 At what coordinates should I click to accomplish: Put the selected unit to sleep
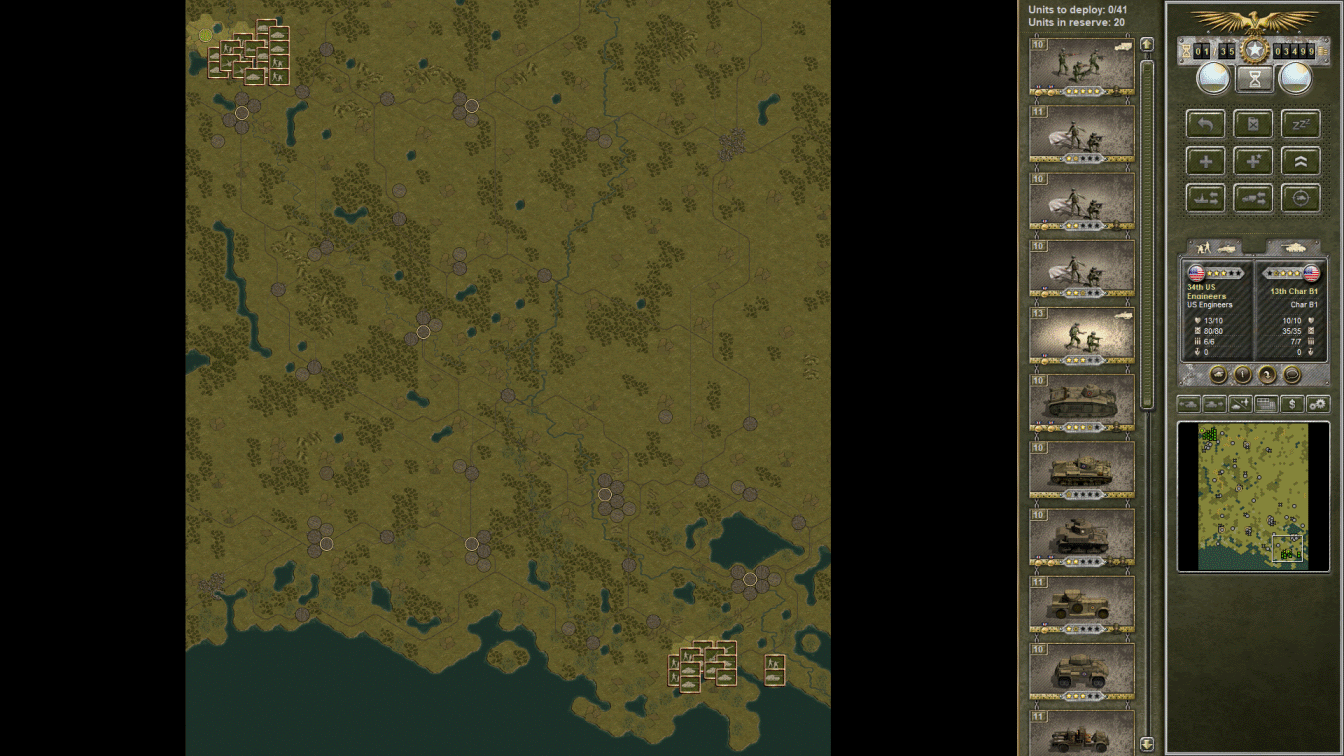tap(1301, 124)
